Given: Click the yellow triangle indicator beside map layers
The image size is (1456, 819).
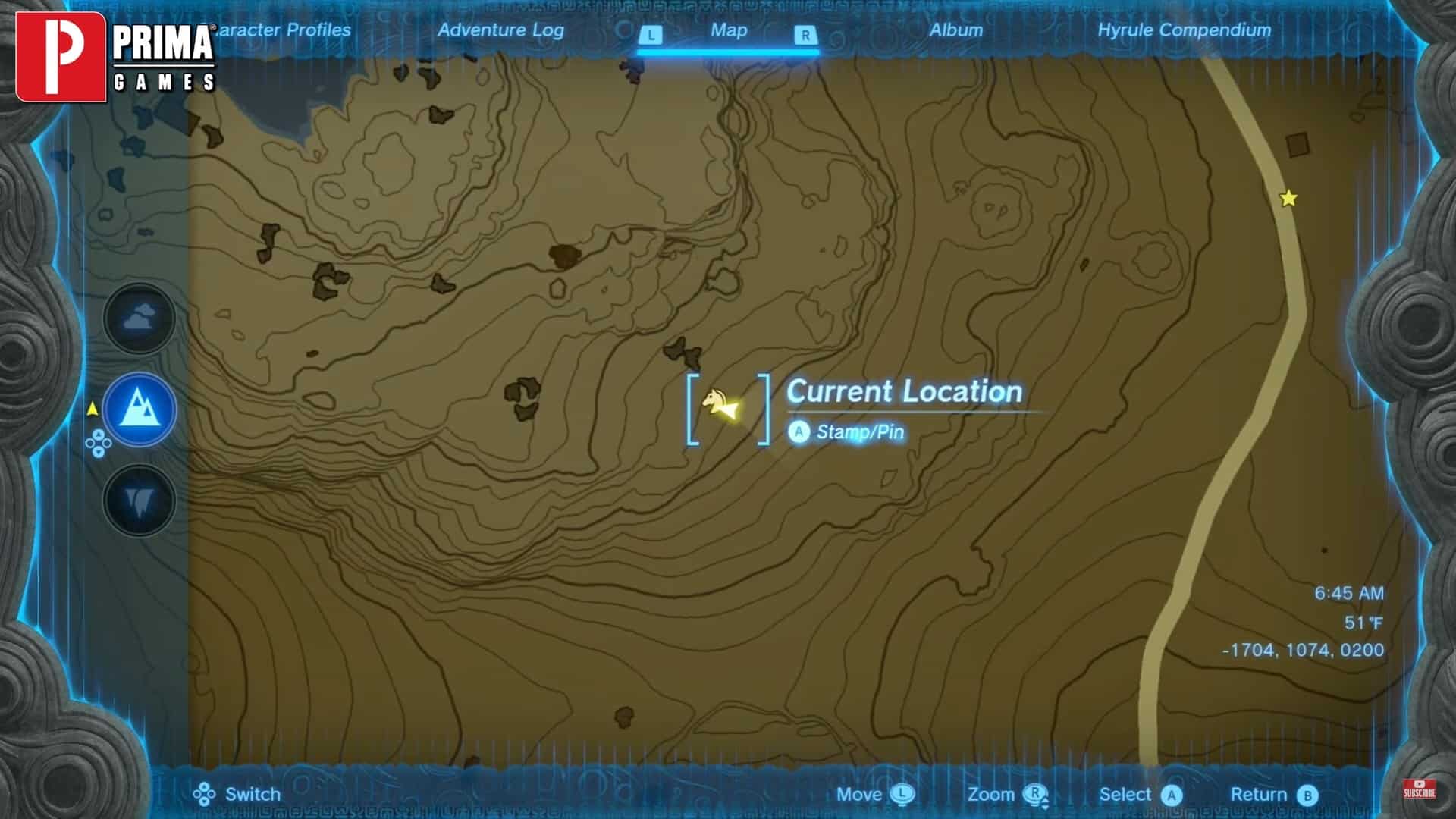Looking at the screenshot, I should (x=92, y=407).
